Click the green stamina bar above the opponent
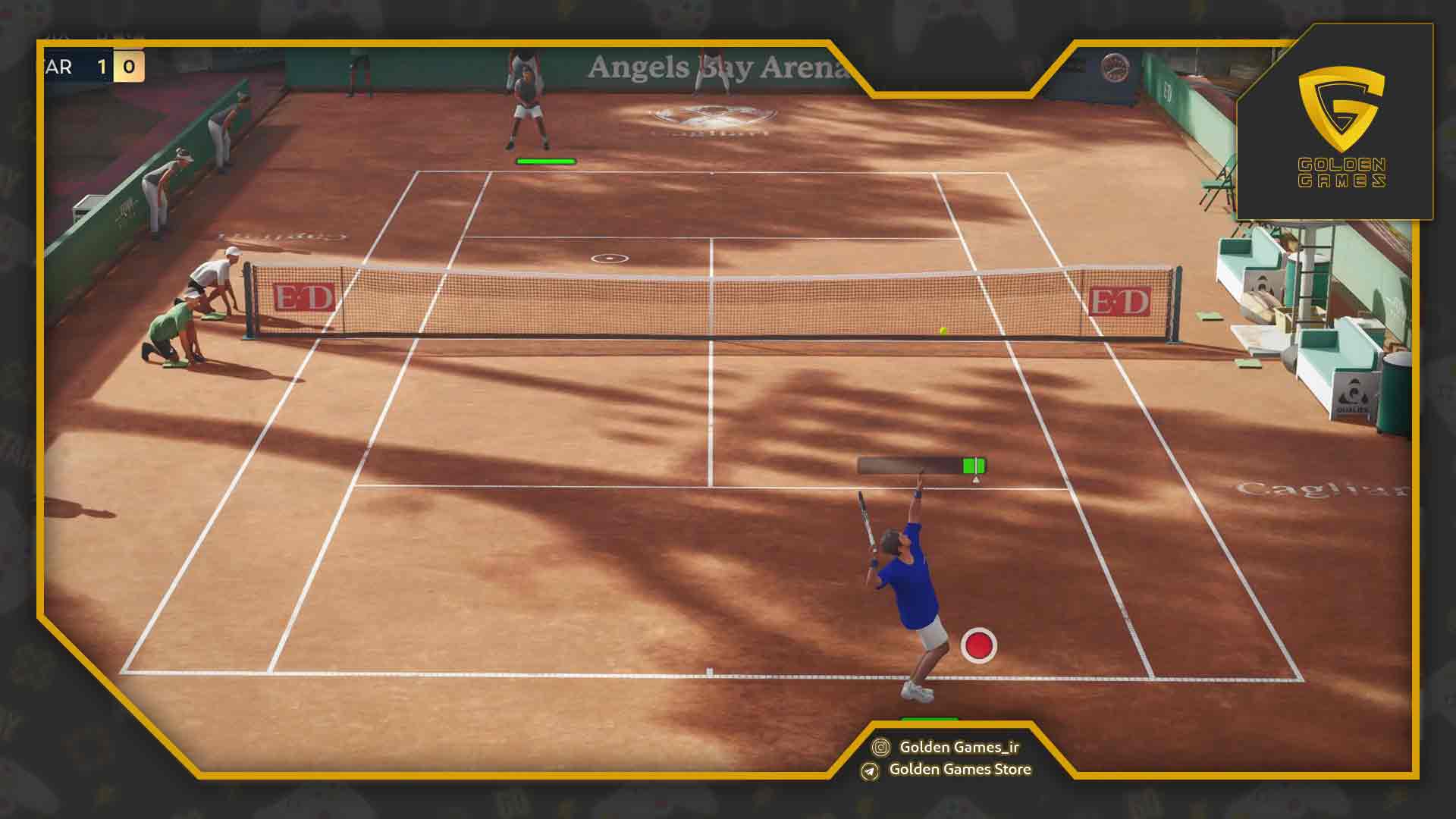1456x819 pixels. [547, 160]
